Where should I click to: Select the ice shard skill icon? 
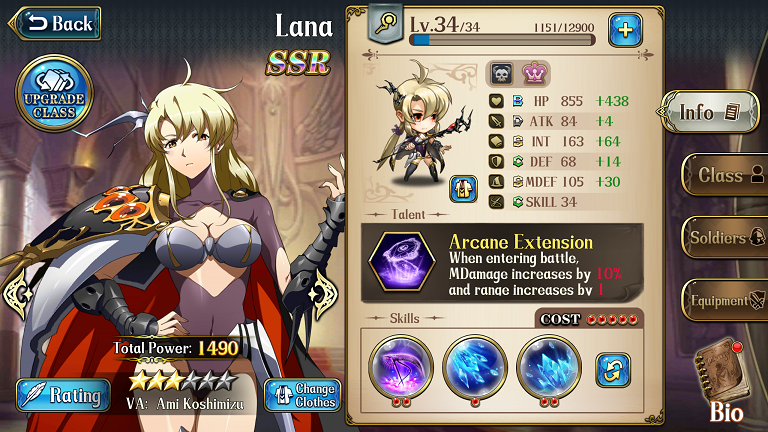point(475,368)
